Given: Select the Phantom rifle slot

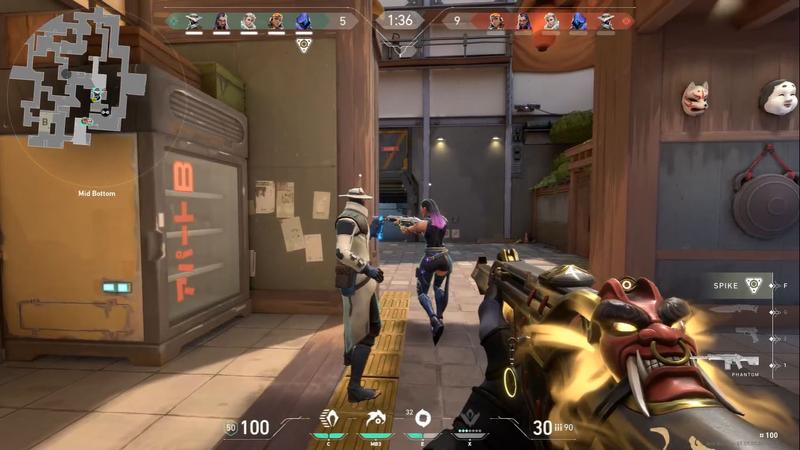Looking at the screenshot, I should point(732,362).
